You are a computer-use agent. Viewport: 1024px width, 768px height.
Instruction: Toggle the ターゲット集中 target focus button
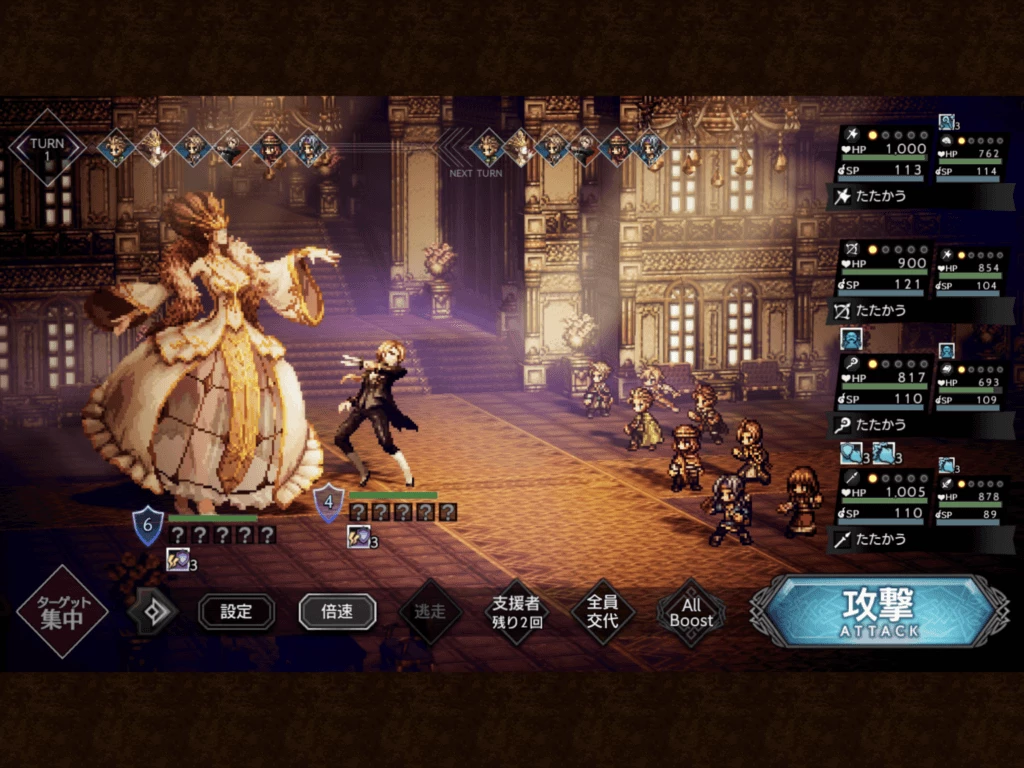coord(62,611)
